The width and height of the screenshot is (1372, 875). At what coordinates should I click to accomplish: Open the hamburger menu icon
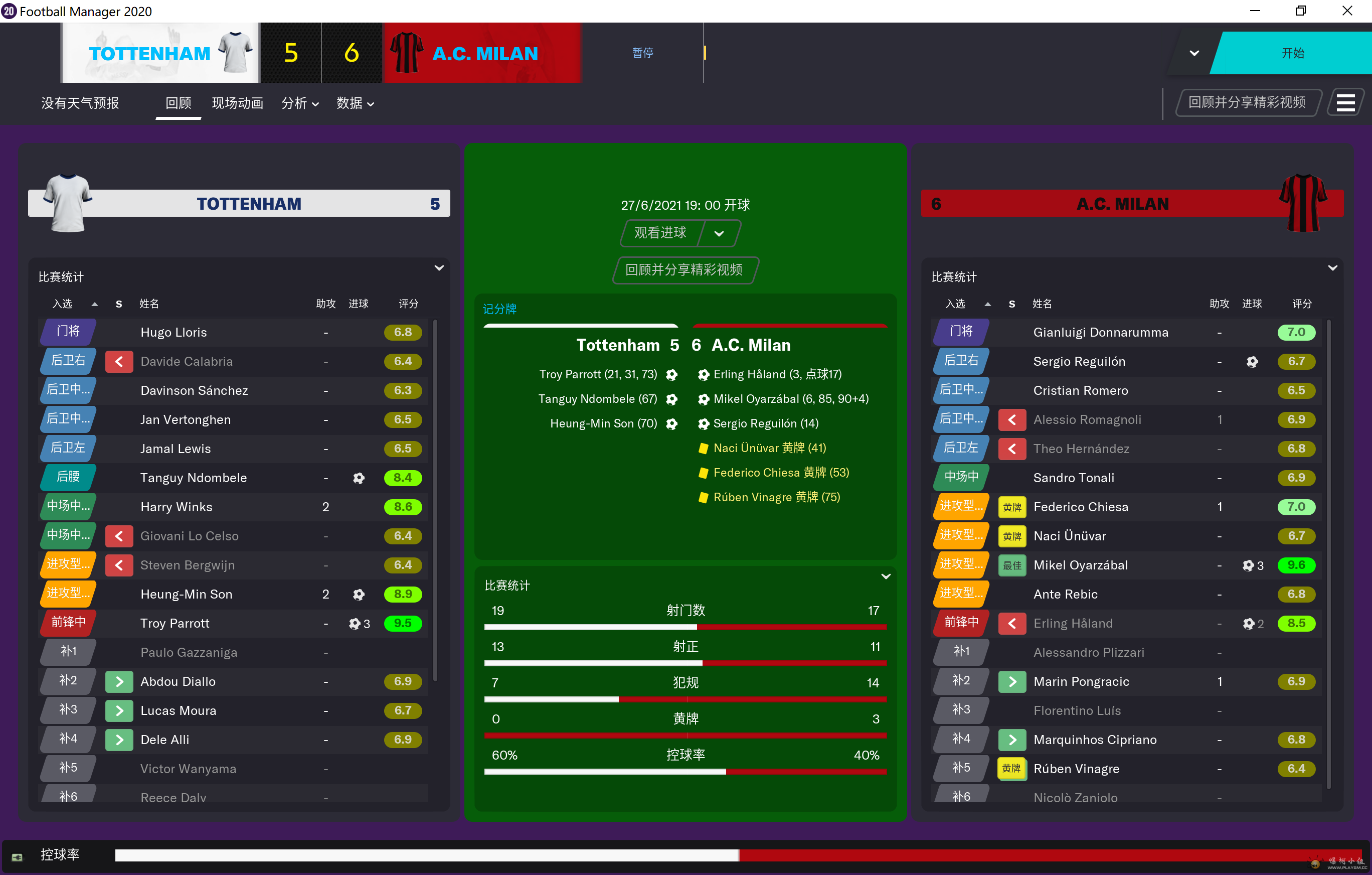1345,103
